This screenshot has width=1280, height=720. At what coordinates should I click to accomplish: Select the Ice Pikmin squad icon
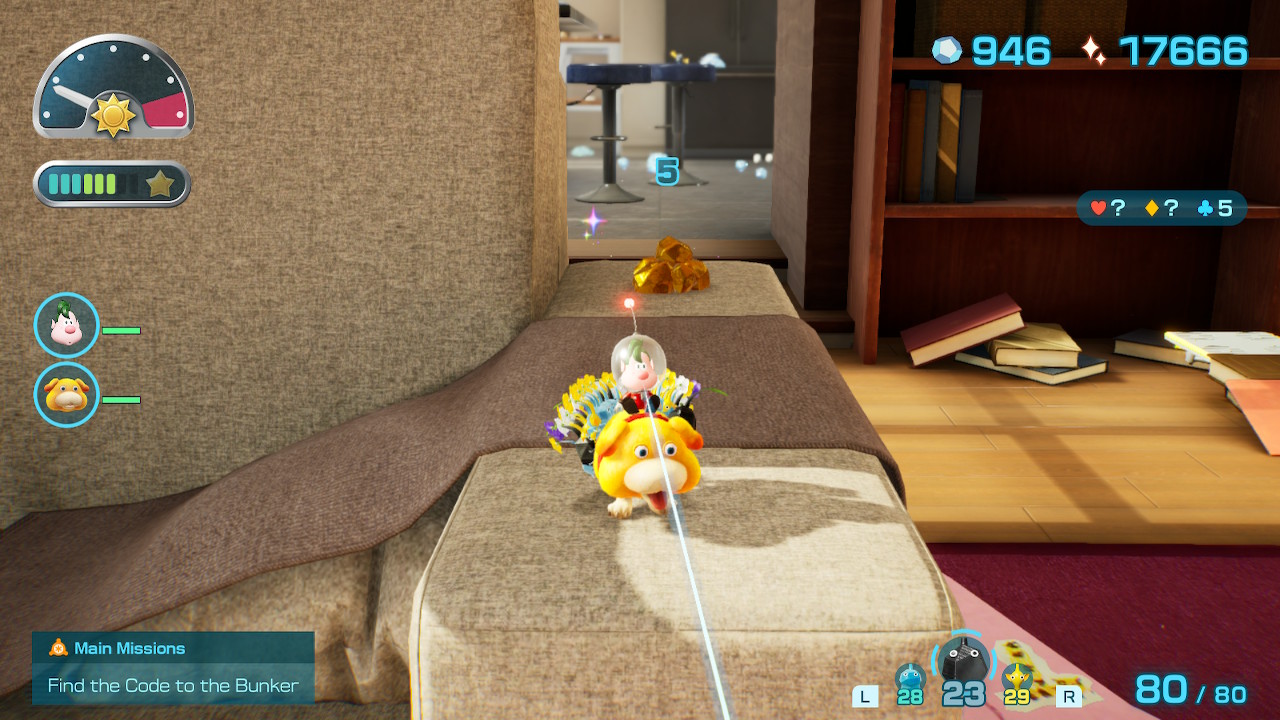click(910, 678)
